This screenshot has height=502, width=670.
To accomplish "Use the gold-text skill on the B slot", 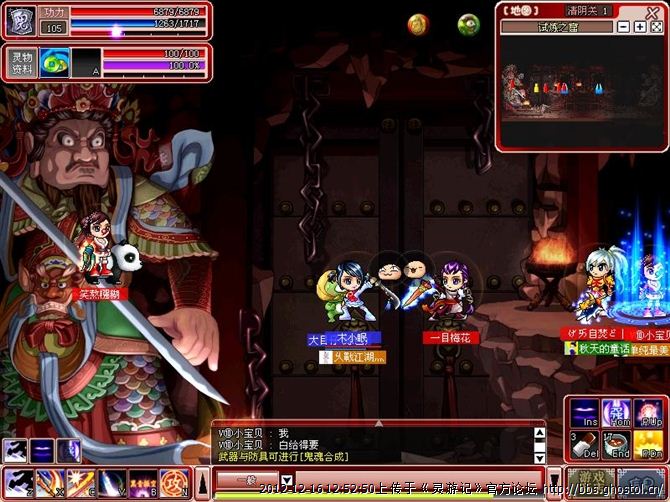I will tap(143, 482).
